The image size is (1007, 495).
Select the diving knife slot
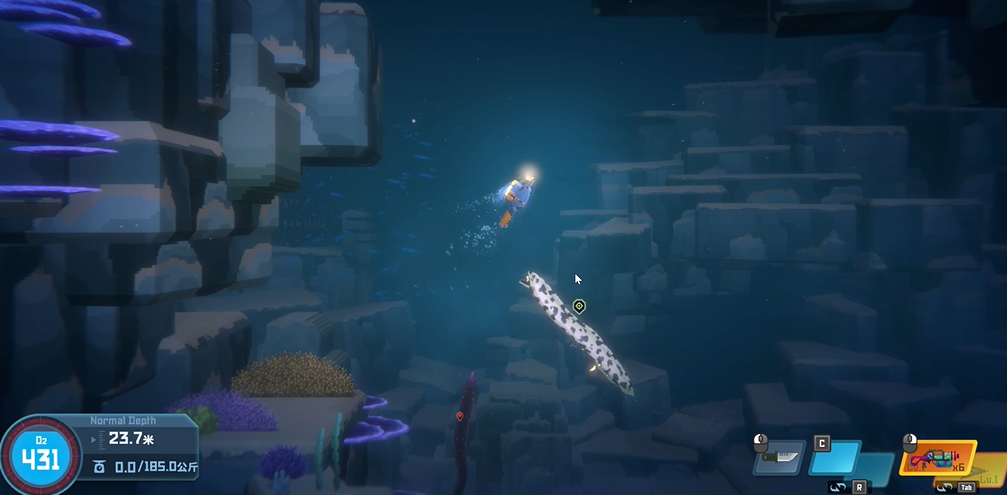(x=782, y=457)
